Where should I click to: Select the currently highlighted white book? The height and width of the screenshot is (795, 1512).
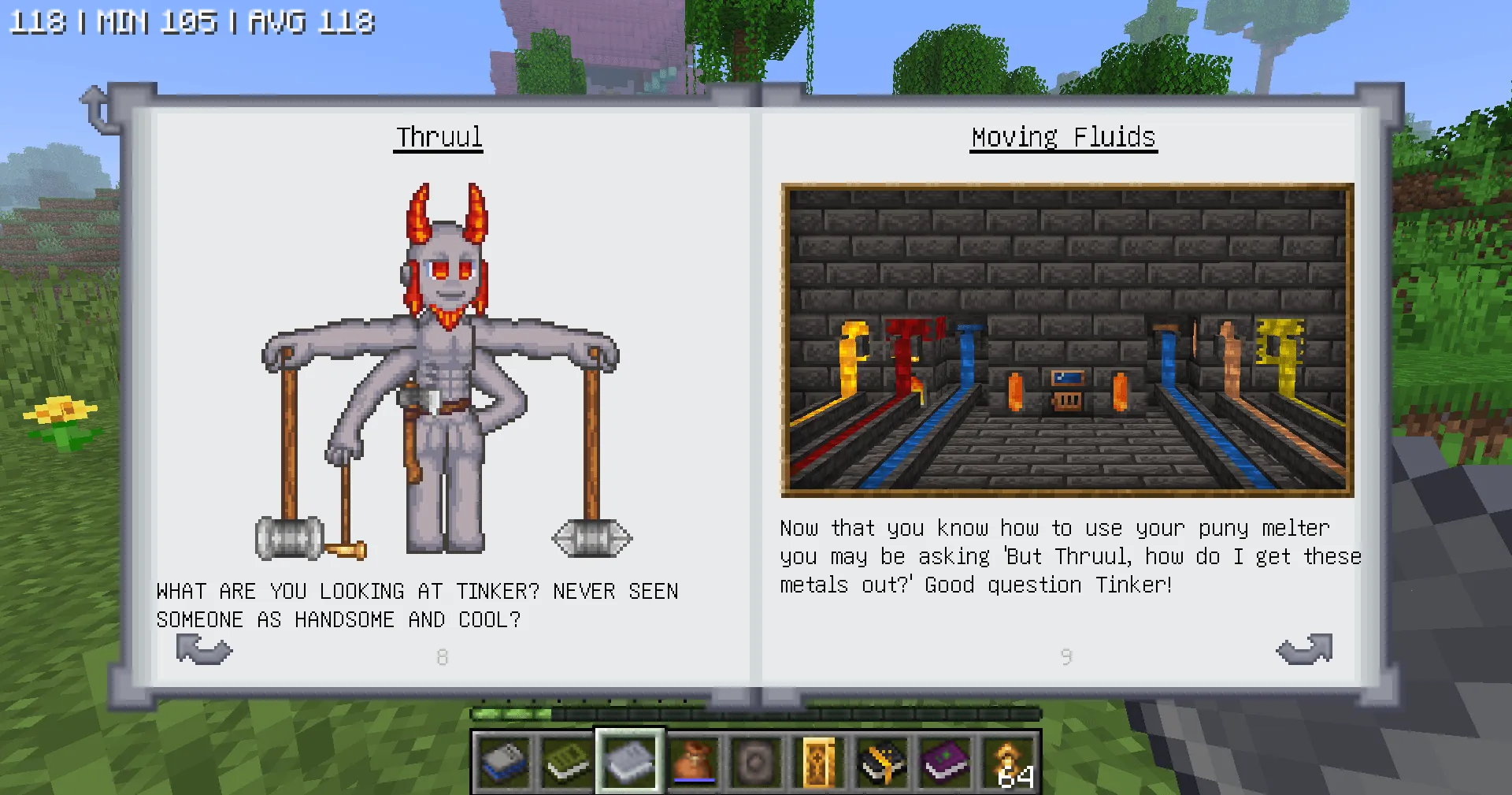629,762
